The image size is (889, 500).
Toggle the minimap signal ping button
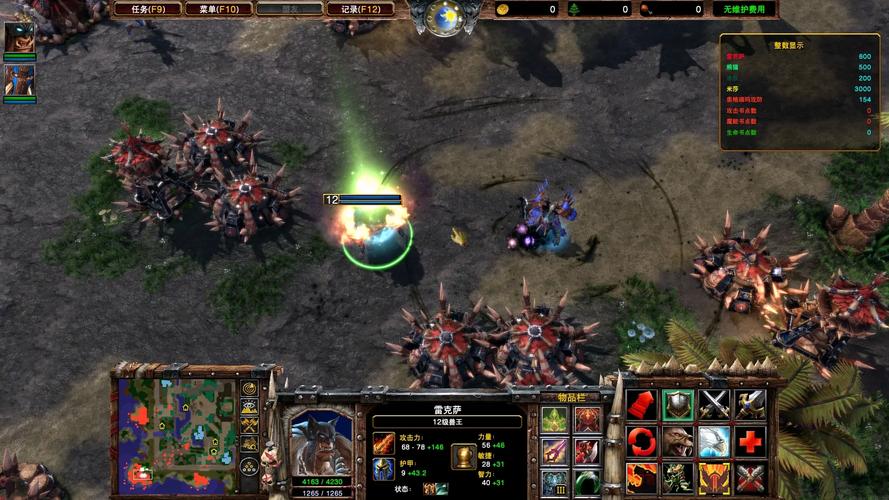pos(249,389)
